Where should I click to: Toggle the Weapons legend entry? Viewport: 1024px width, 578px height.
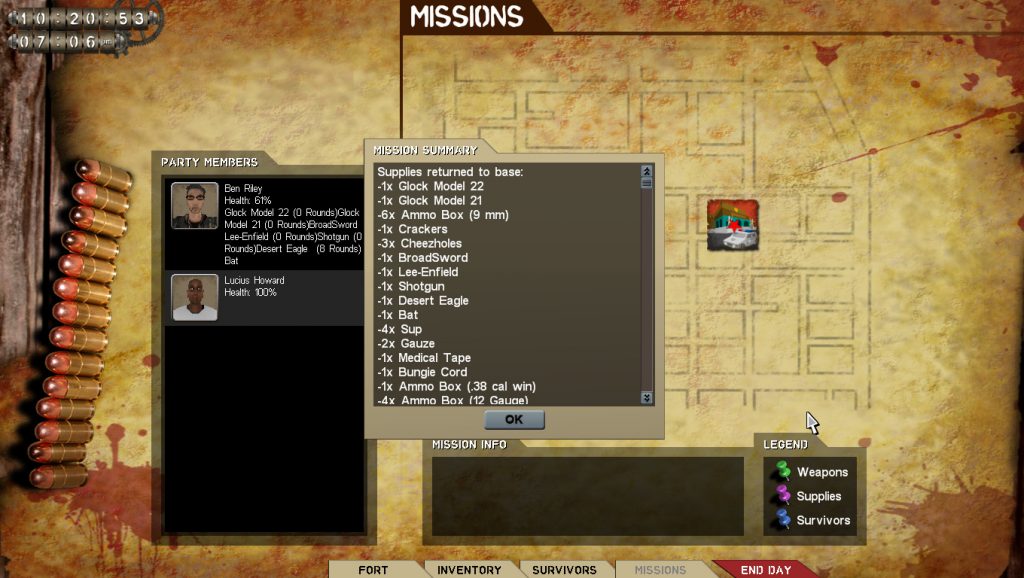[x=810, y=472]
